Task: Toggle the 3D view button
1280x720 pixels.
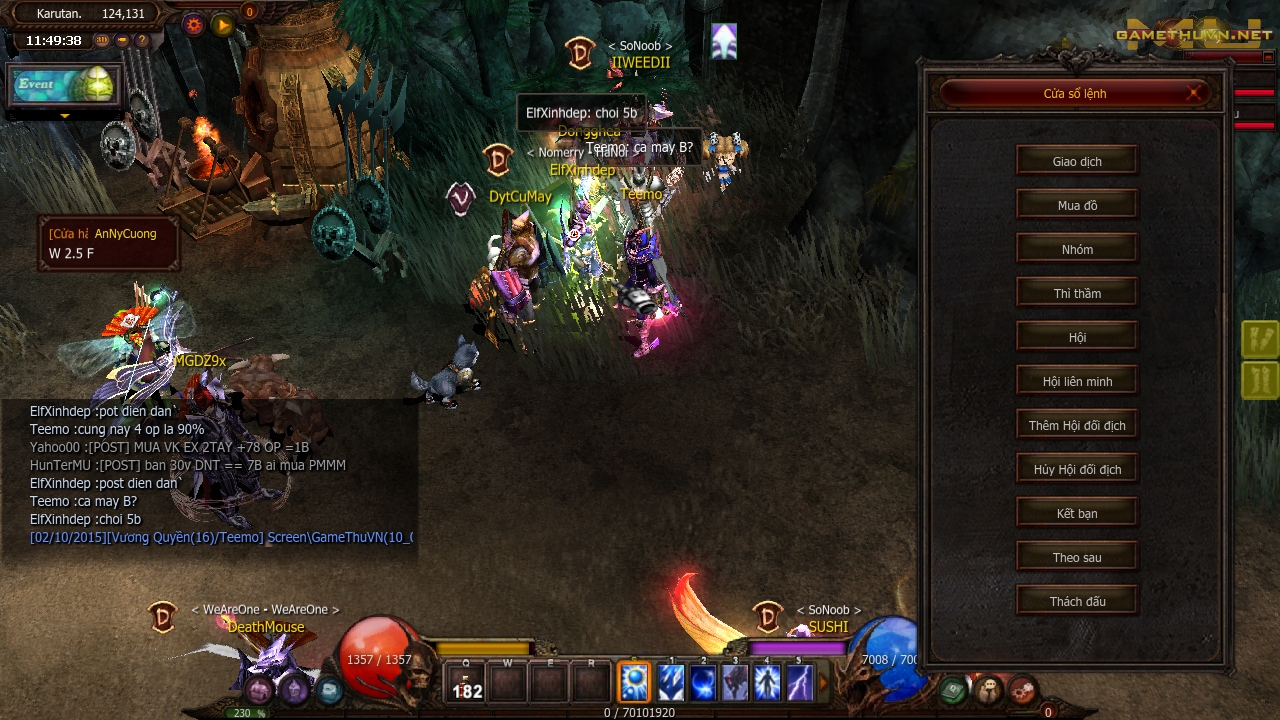Action: point(101,40)
